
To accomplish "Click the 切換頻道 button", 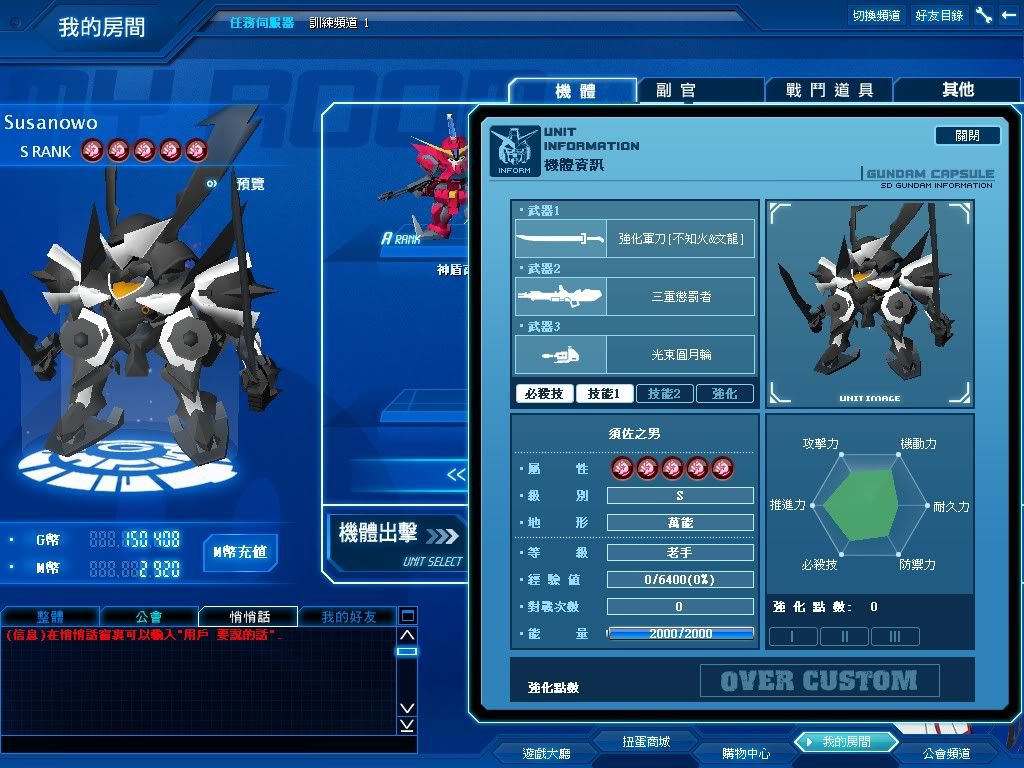I will [876, 15].
